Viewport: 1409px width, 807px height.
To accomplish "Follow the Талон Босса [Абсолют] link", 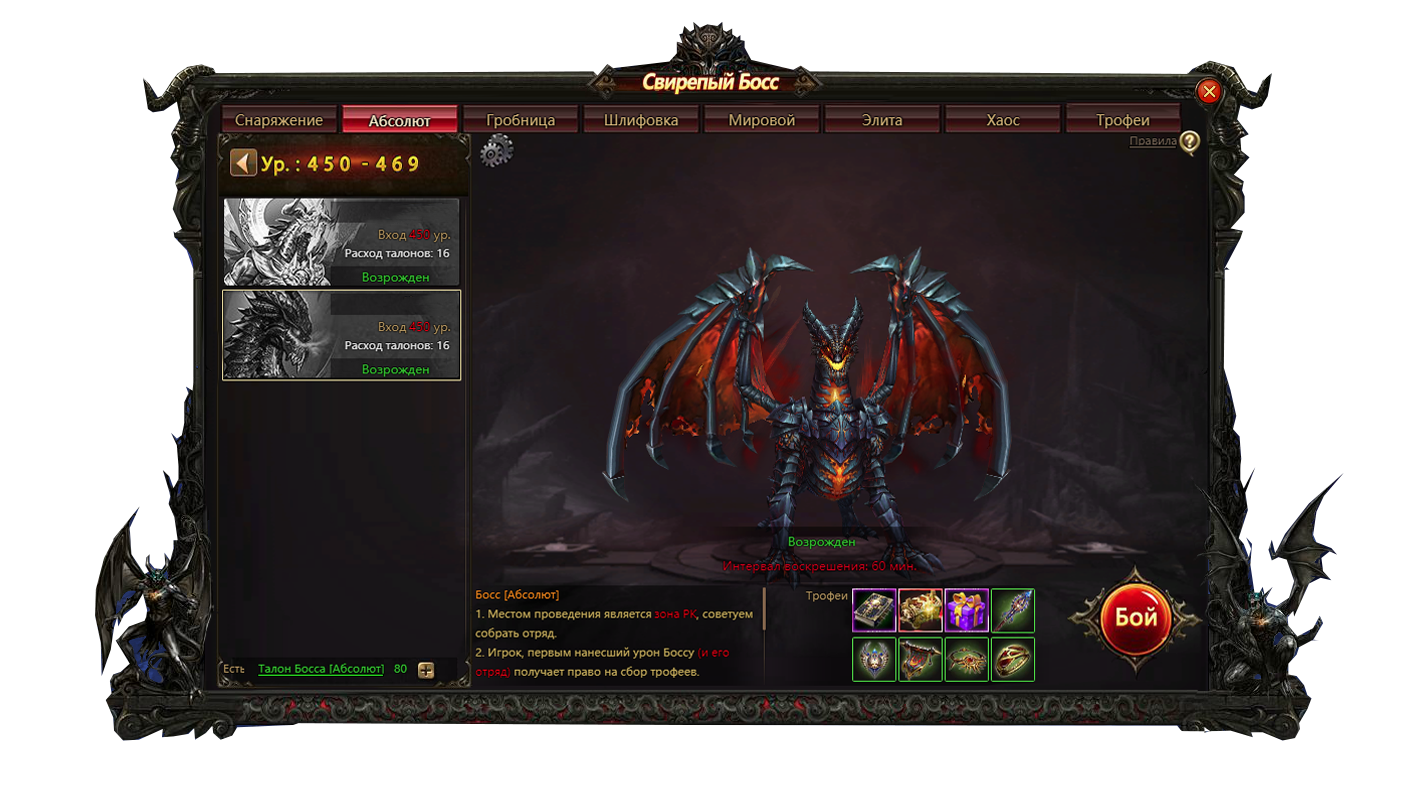I will [x=321, y=669].
